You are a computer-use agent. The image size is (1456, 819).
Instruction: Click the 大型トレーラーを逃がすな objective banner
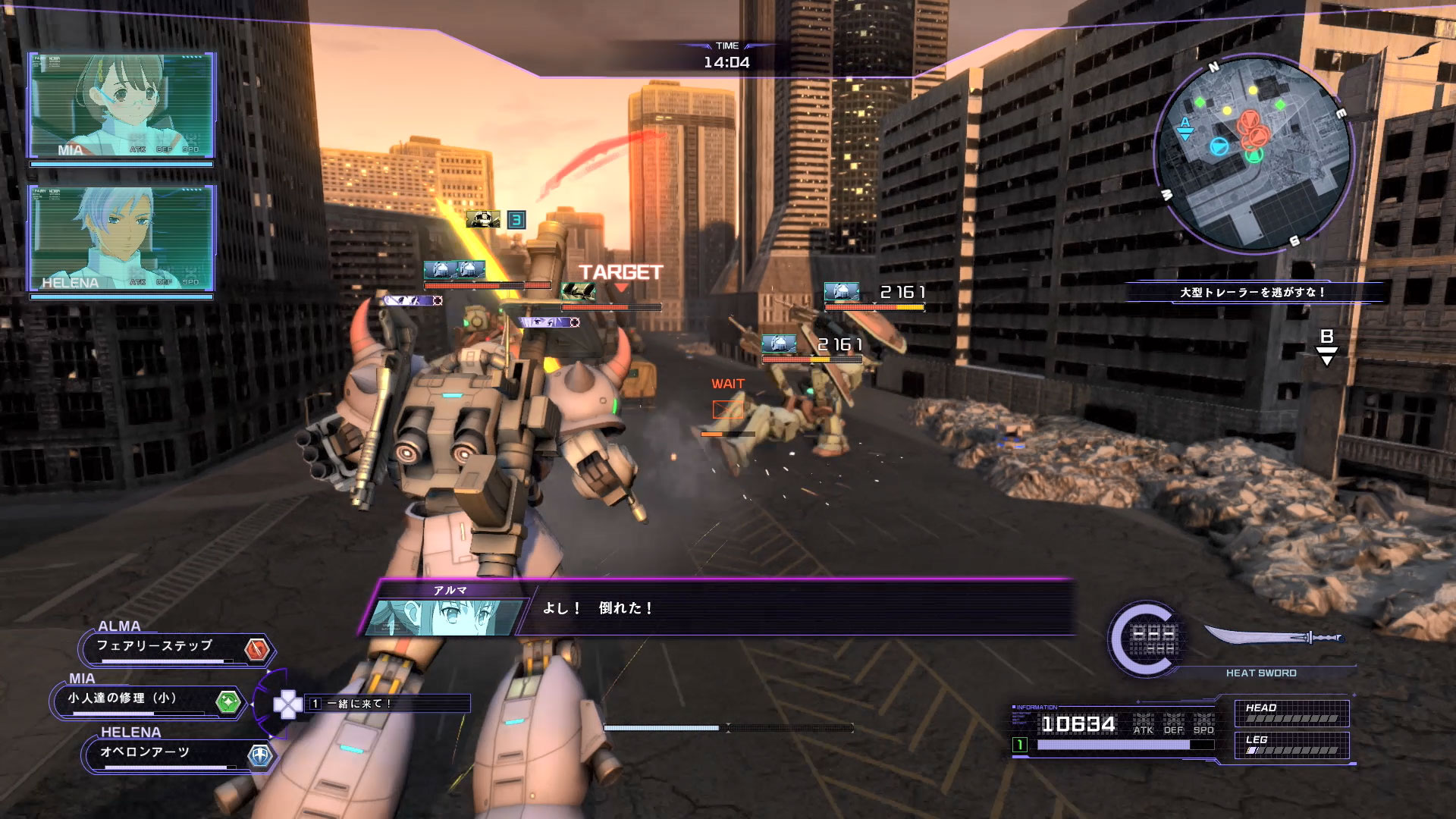(1253, 292)
